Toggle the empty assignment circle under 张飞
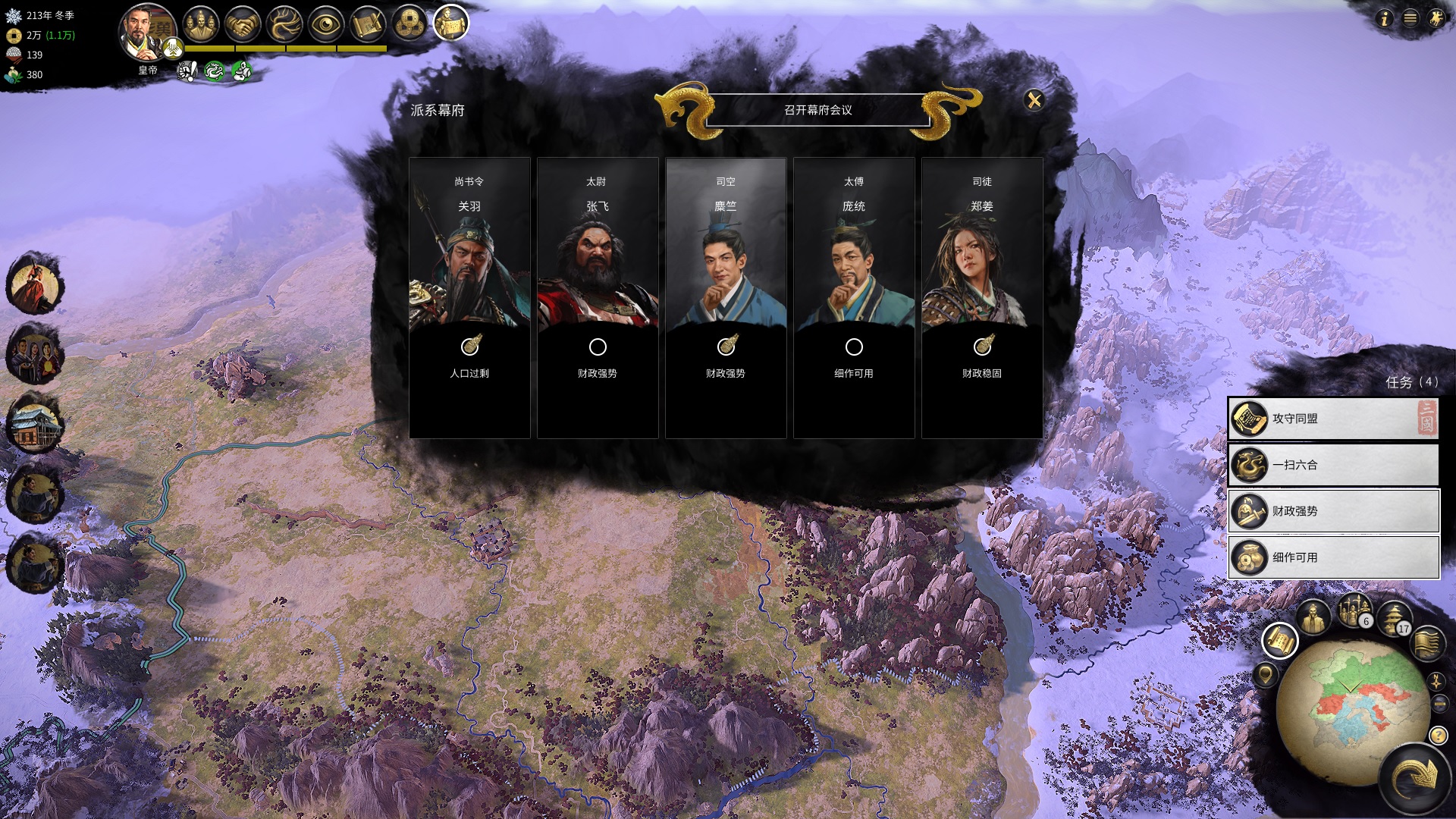 (598, 348)
